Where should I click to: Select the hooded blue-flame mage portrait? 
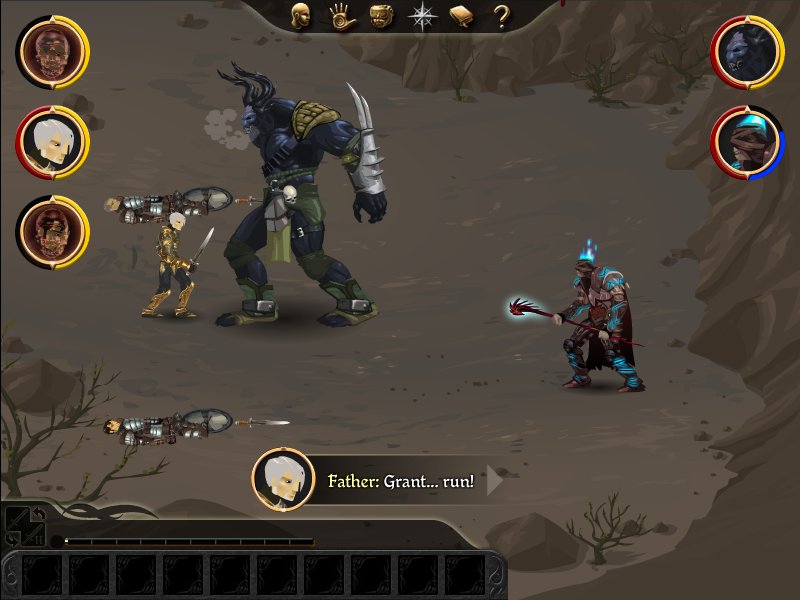(747, 142)
